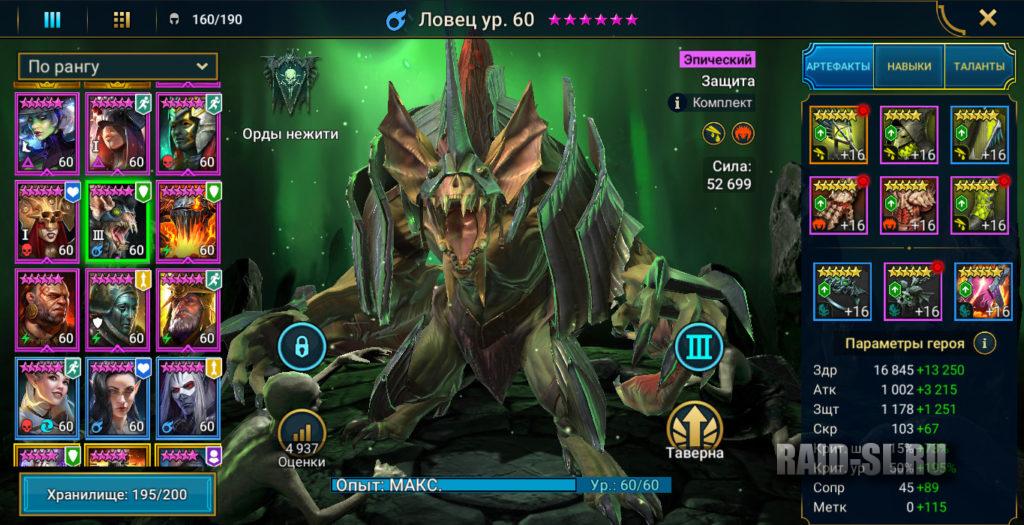
Task: Choose the green-faced witch champion portrait
Action: 47,132
